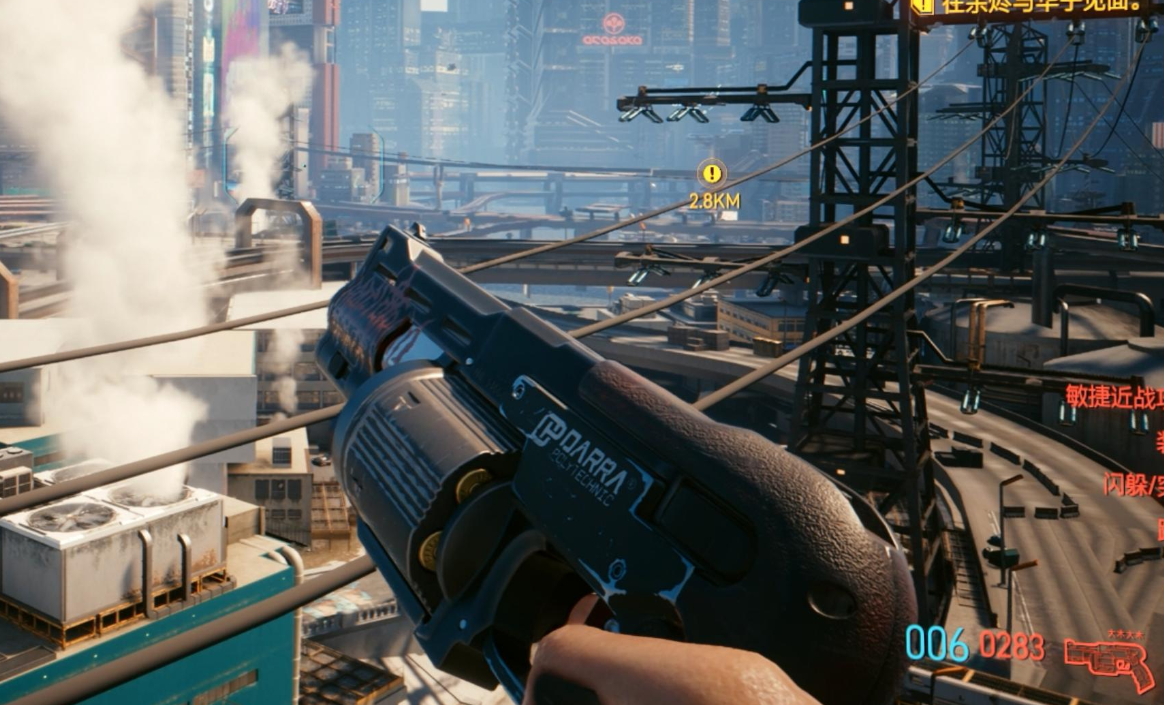Viewport: 1164px width, 705px height.
Task: Open the tracked quest objective text
Action: (1040, 6)
